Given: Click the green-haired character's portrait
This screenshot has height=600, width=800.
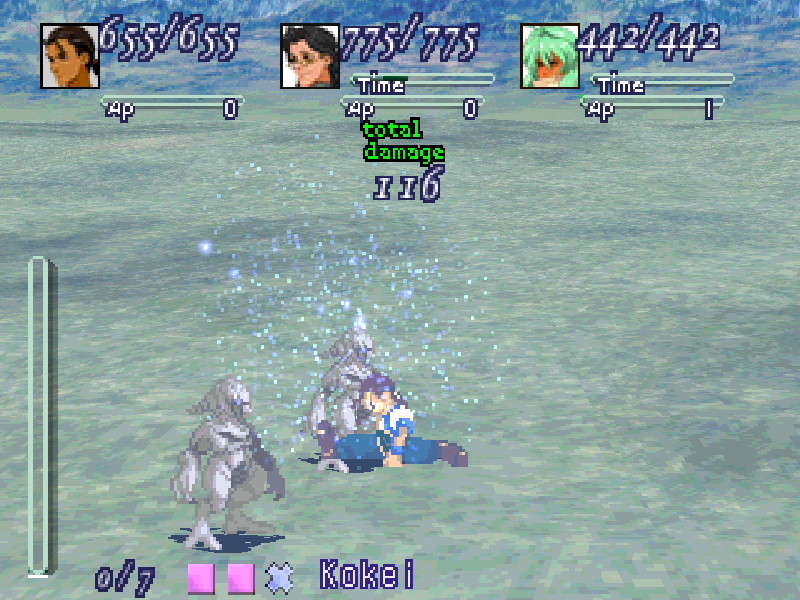Looking at the screenshot, I should [x=549, y=56].
